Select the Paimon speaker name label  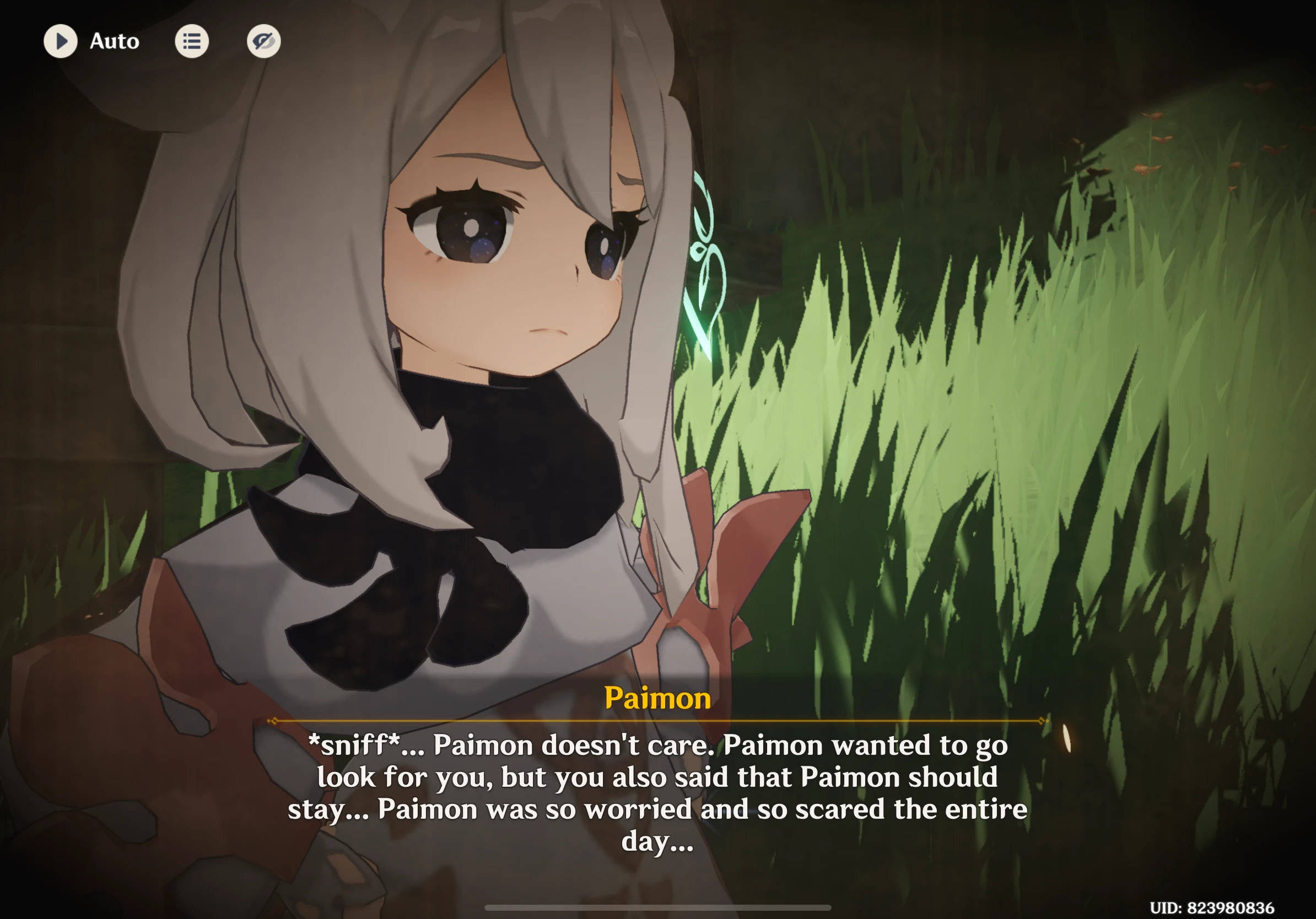(x=657, y=698)
